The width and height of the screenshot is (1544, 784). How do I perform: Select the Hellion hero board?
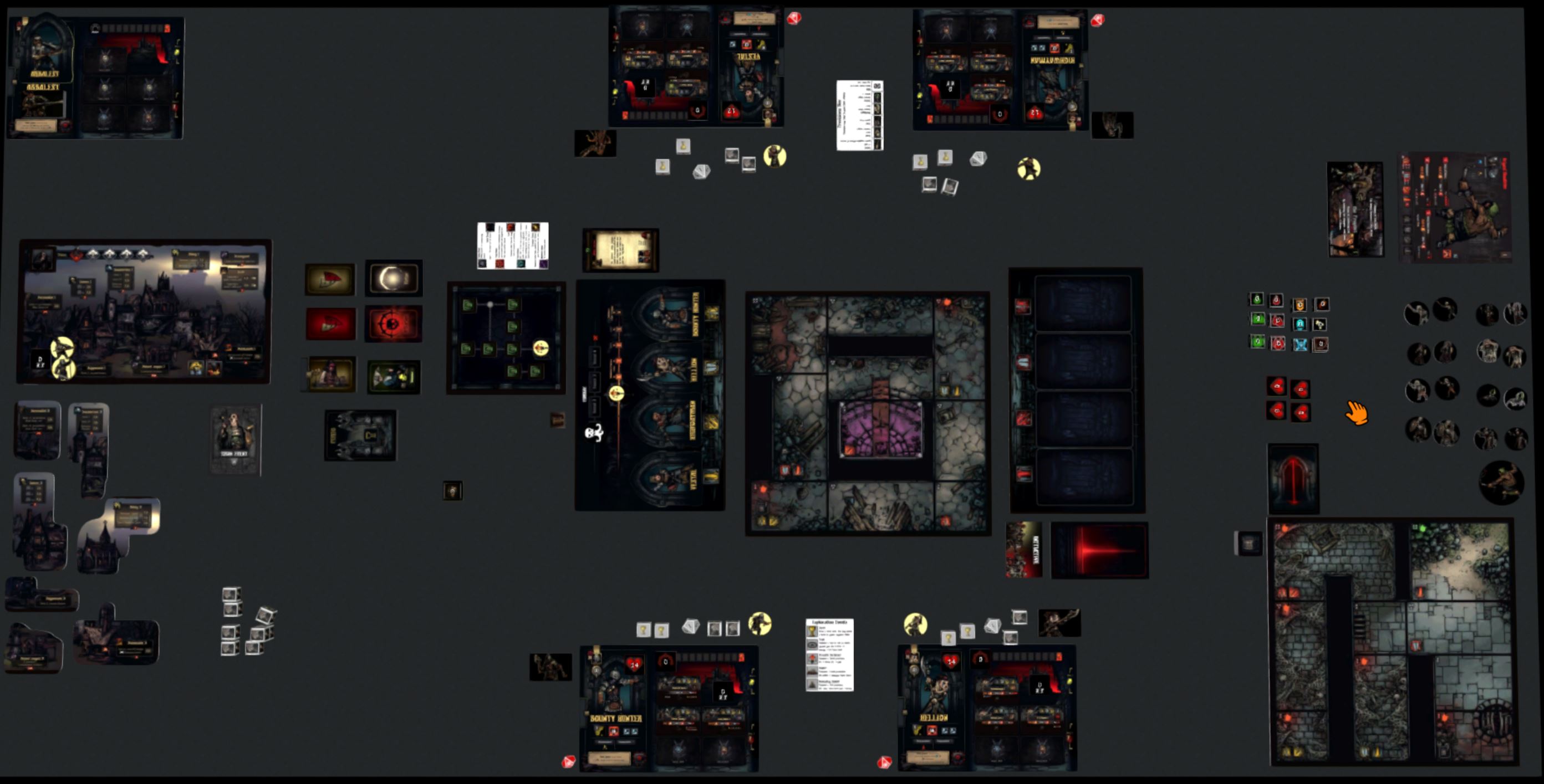click(x=987, y=708)
